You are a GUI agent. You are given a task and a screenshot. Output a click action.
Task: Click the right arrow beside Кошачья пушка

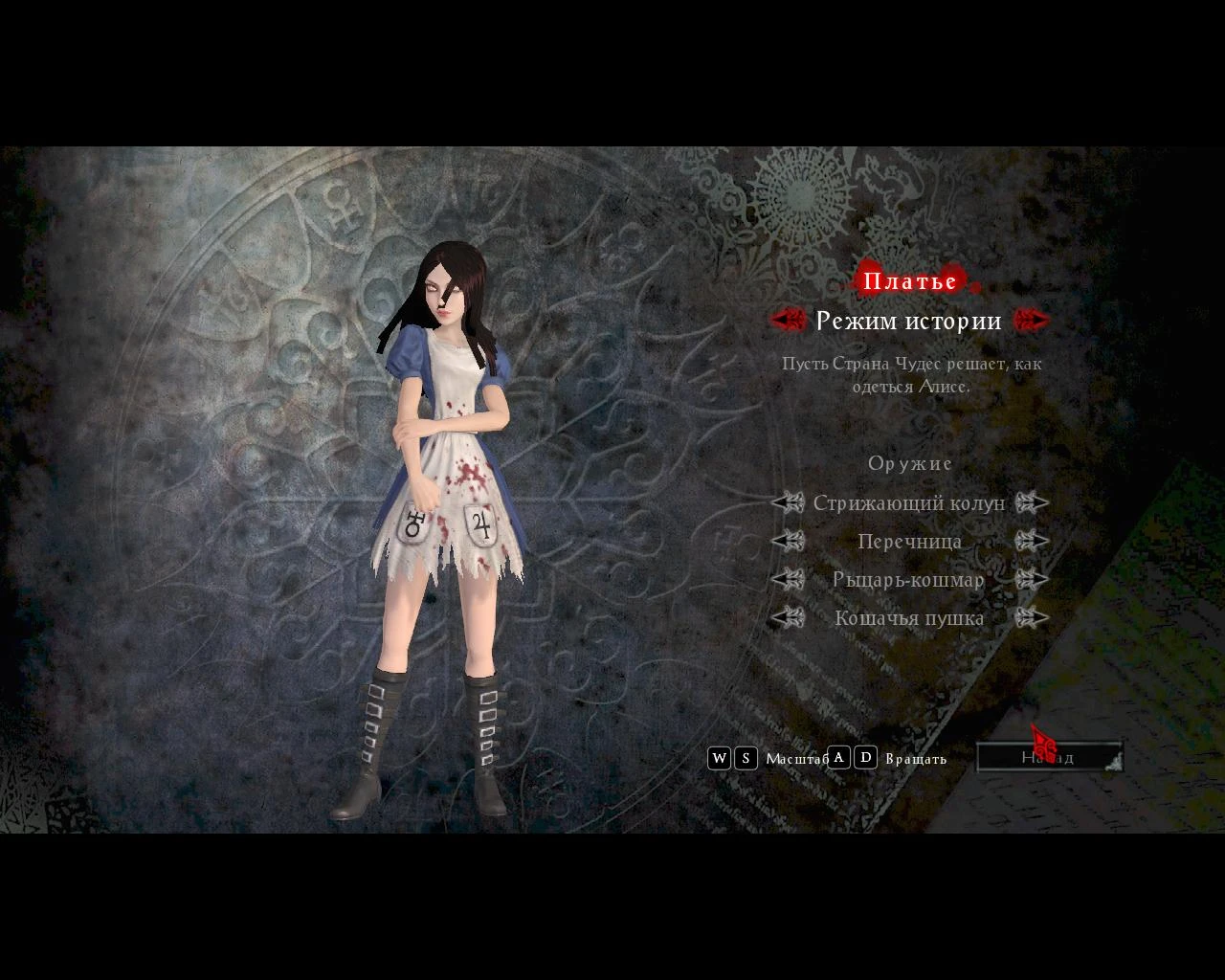click(x=1034, y=617)
